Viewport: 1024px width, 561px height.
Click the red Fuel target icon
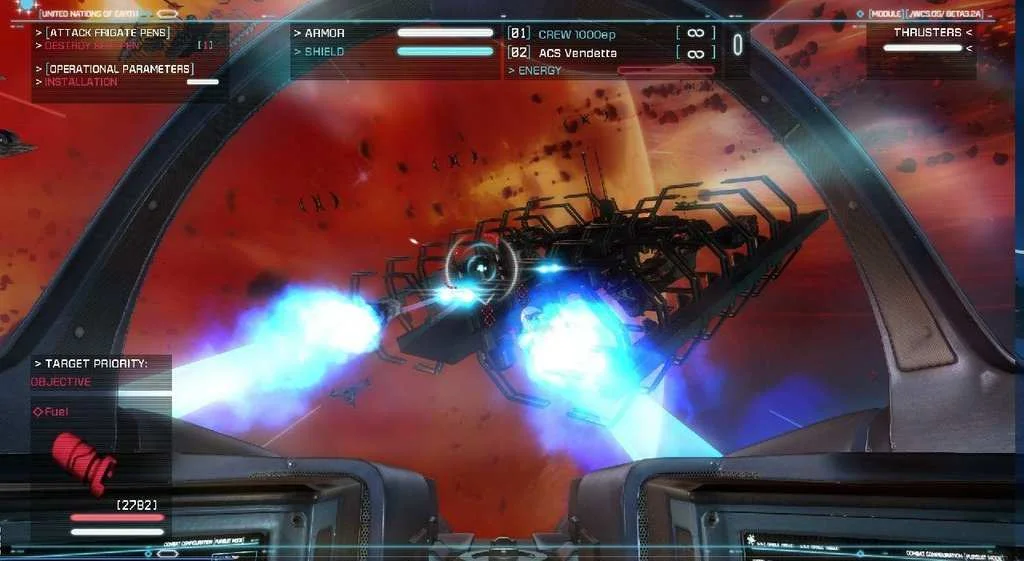pos(85,460)
